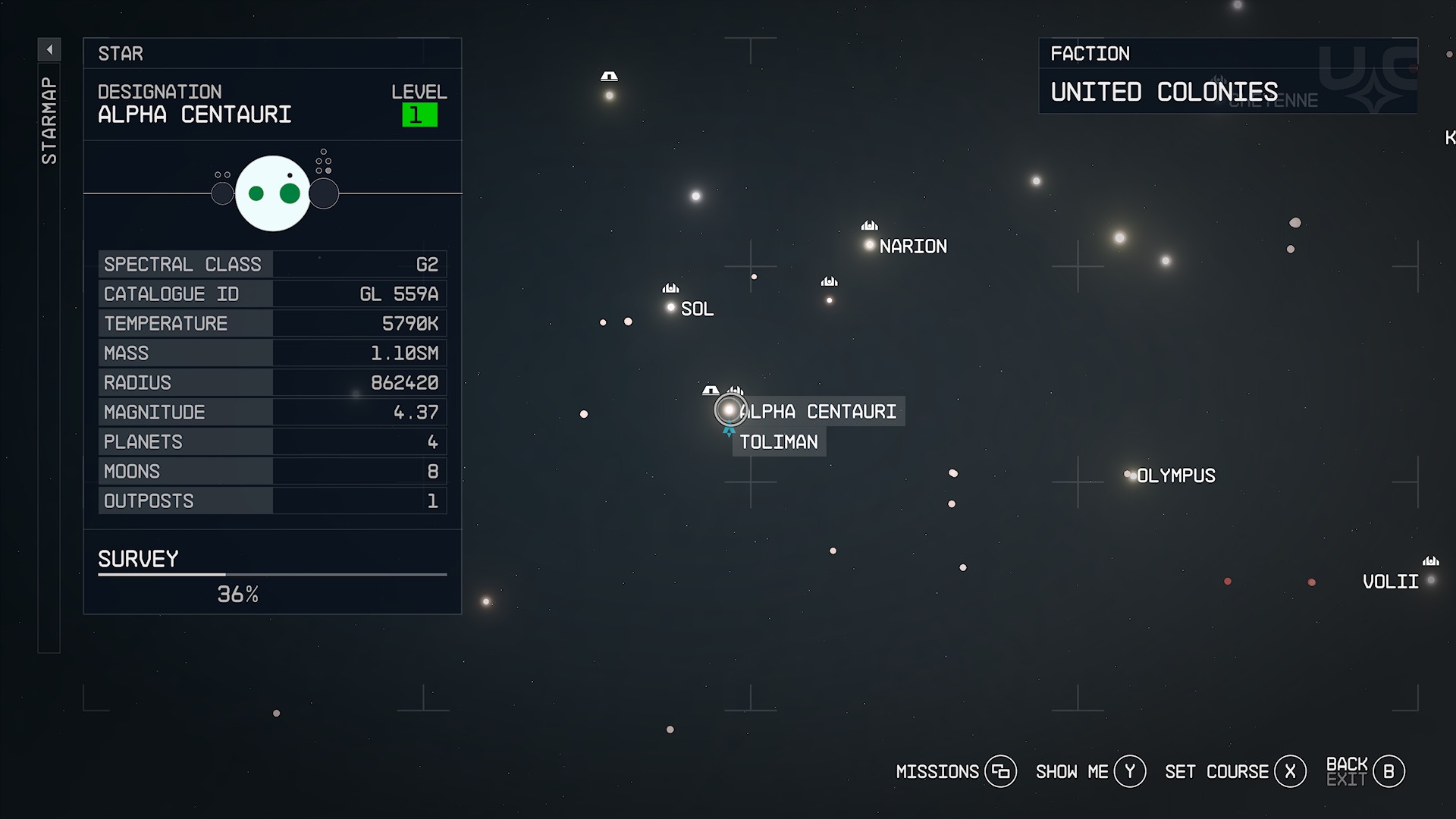The height and width of the screenshot is (819, 1456).
Task: Activate SHOW ME for Alpha Centauri
Action: pyautogui.click(x=1130, y=770)
